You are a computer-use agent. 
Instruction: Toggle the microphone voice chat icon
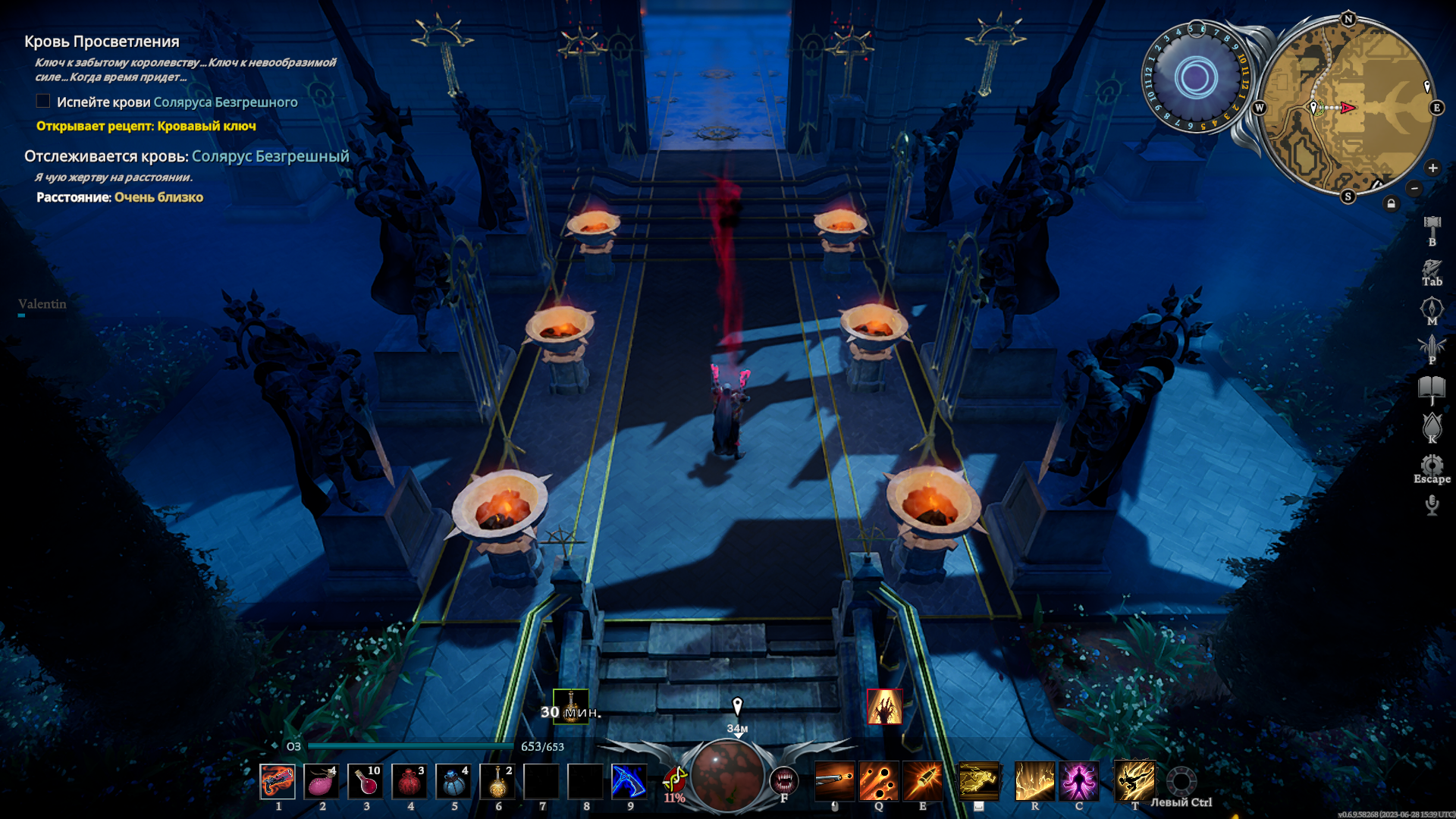(1432, 504)
